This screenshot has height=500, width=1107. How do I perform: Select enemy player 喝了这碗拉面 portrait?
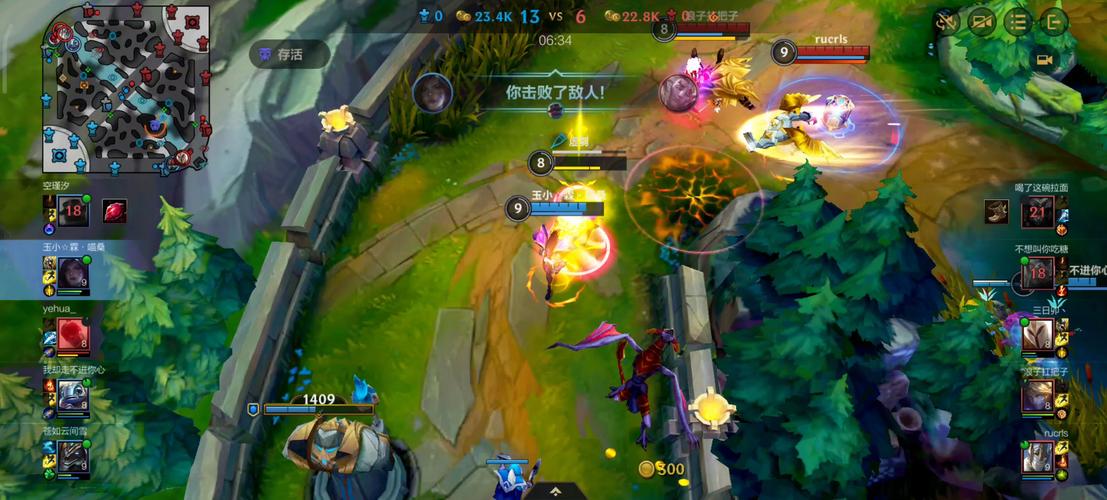click(1037, 211)
